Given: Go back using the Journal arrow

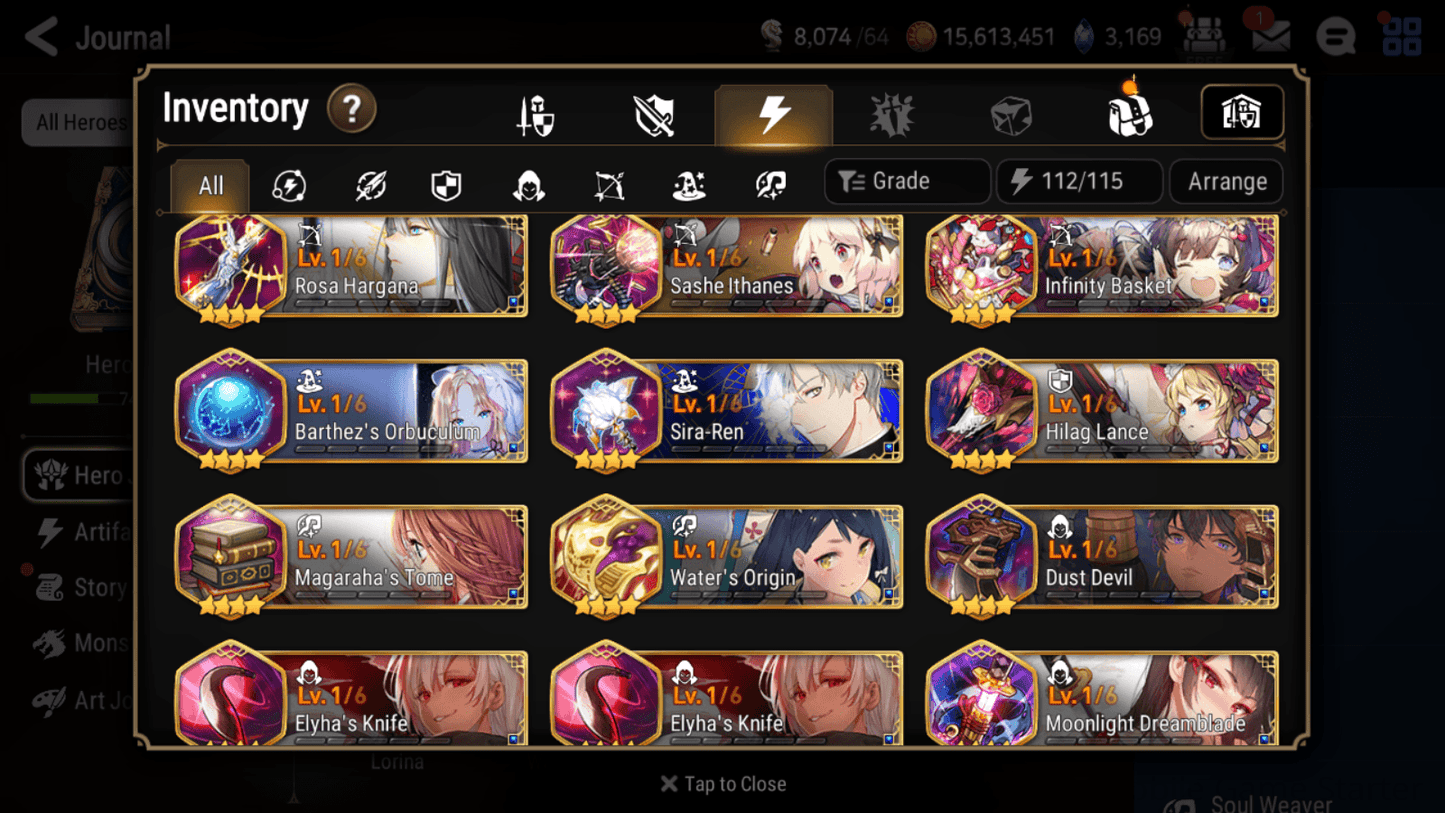Looking at the screenshot, I should (x=40, y=36).
